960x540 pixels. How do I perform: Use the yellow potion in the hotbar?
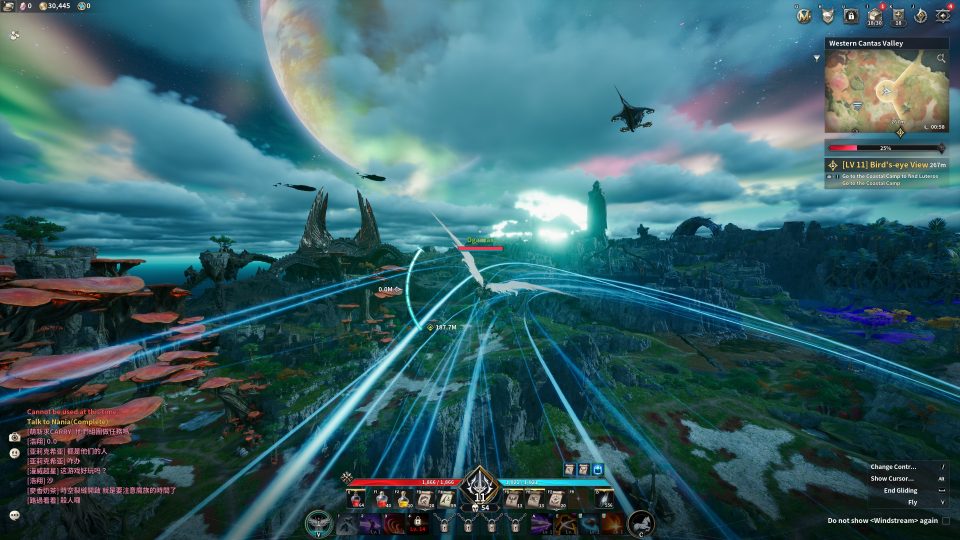tap(403, 499)
